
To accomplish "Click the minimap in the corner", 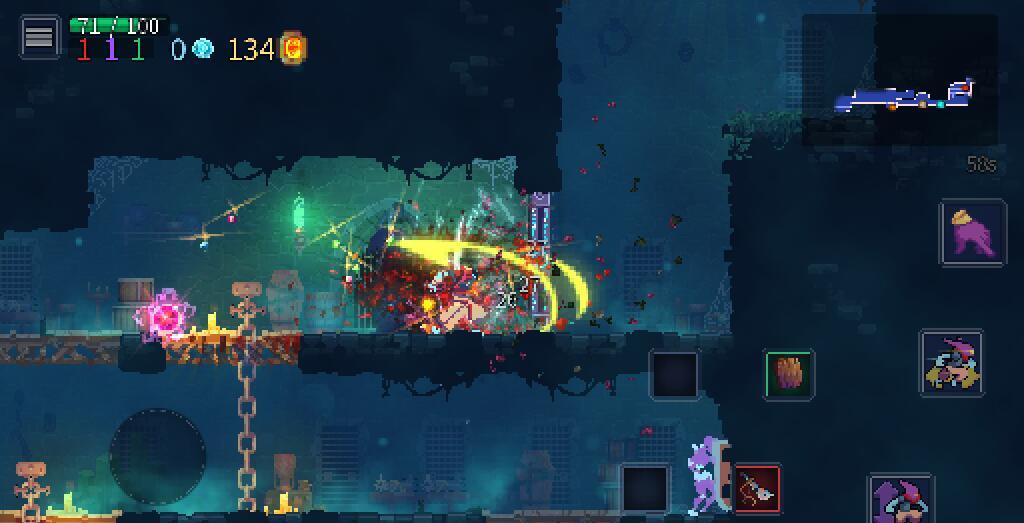I will coord(900,80).
